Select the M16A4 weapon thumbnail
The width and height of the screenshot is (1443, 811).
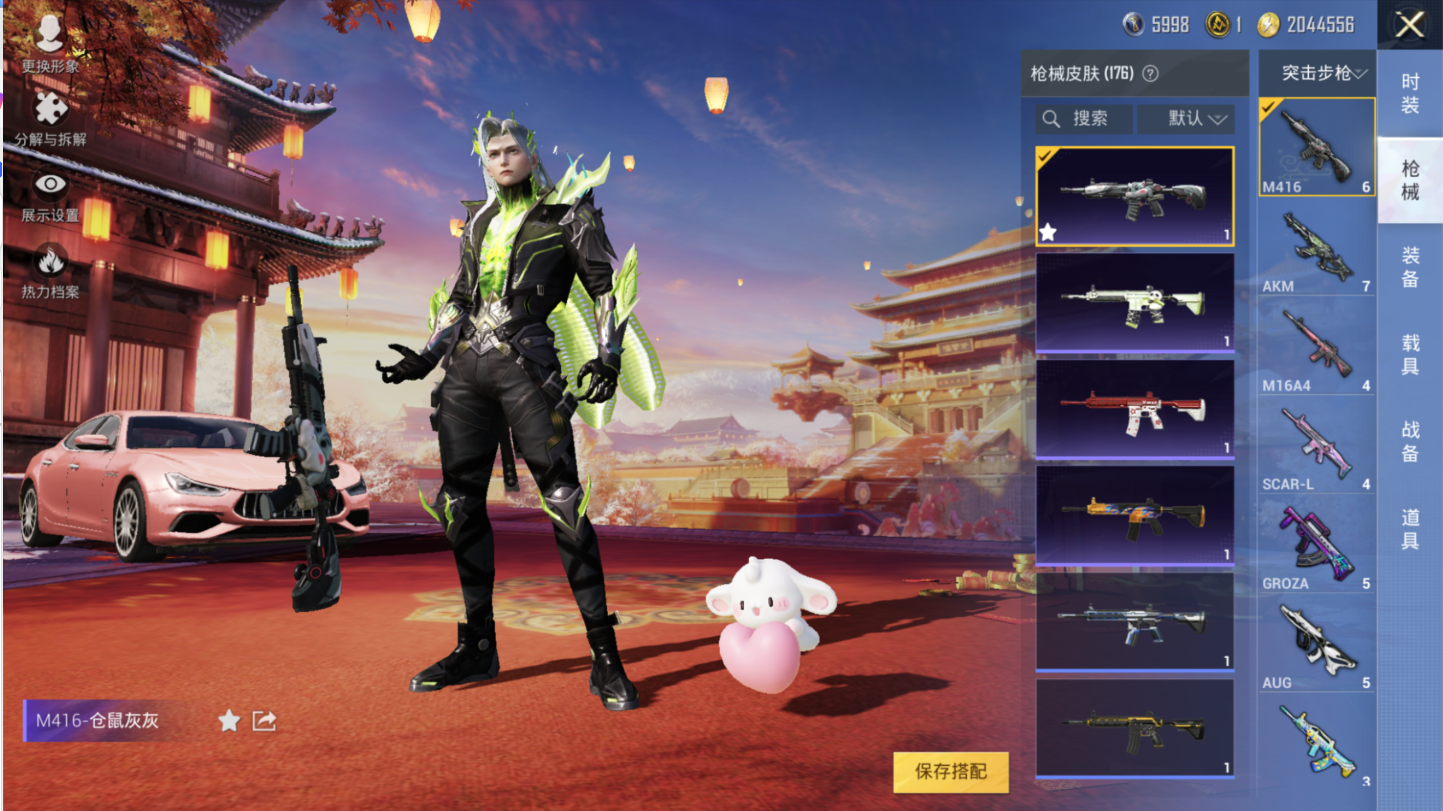point(1316,347)
